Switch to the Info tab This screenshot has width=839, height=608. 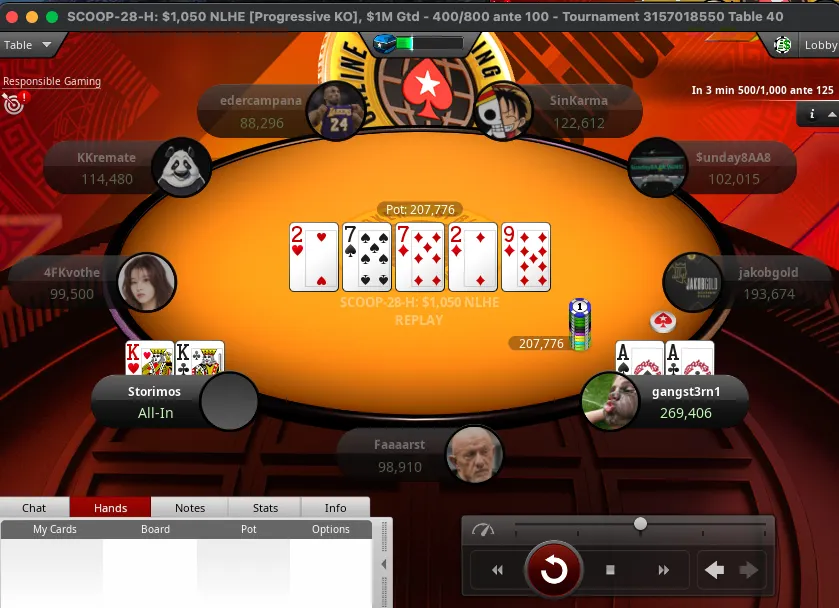(335, 508)
